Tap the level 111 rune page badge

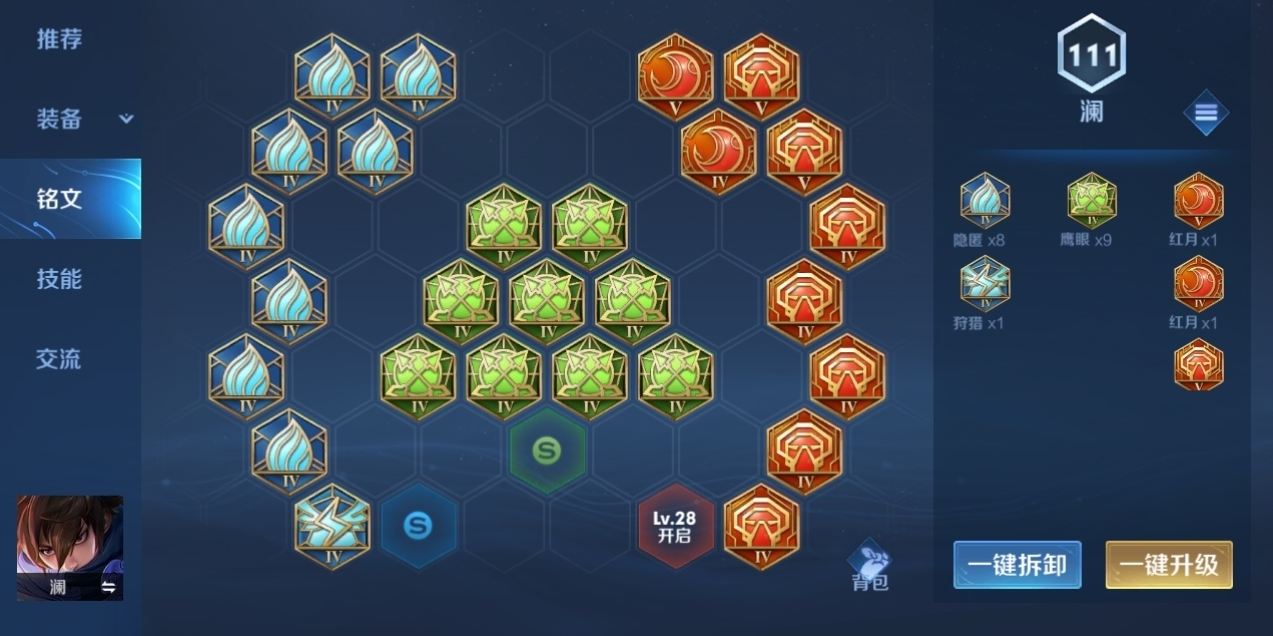click(1091, 54)
